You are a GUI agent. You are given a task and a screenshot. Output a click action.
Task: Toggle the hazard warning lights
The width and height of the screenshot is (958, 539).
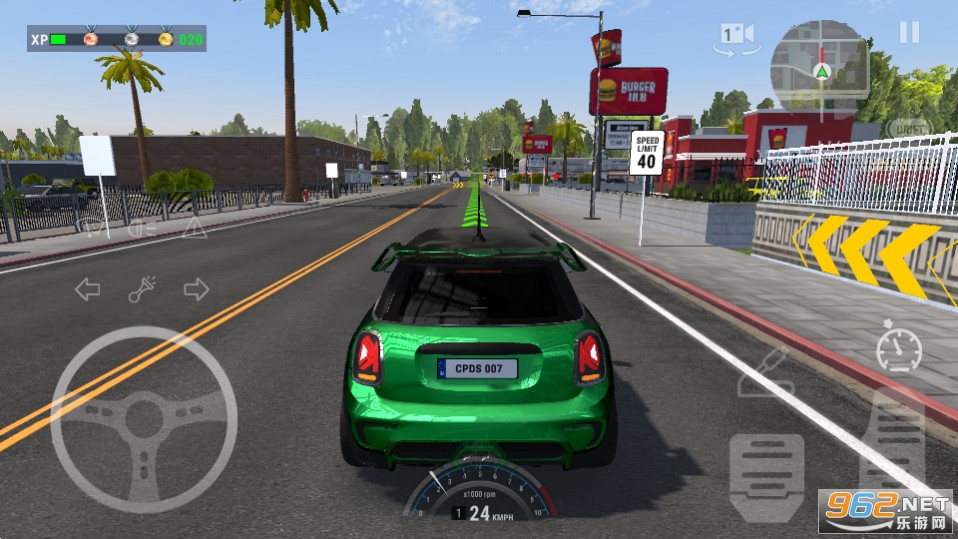(194, 228)
